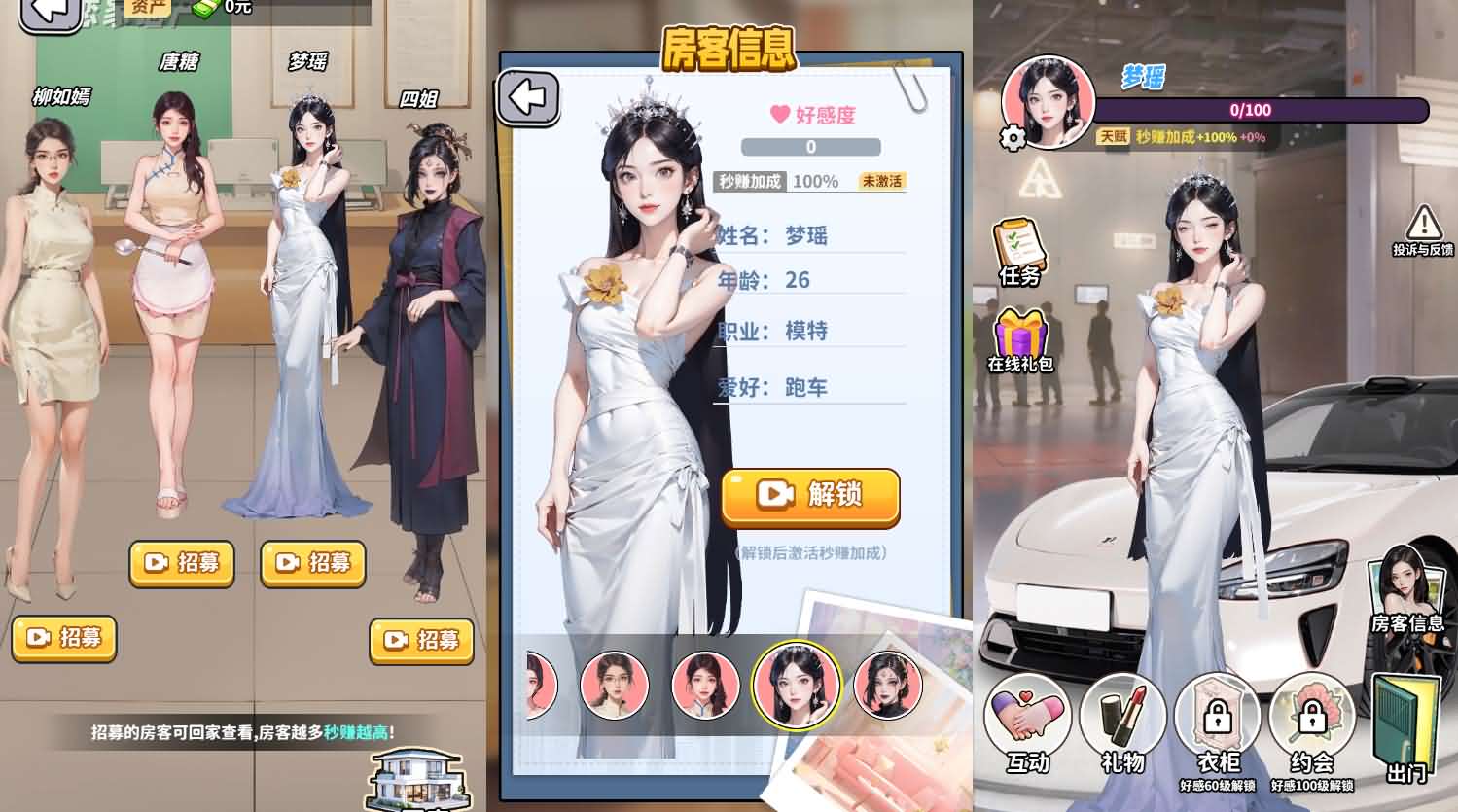Tap the back arrow in 房客信息 panel
Viewport: 1458px width, 812px height.
tap(530, 96)
